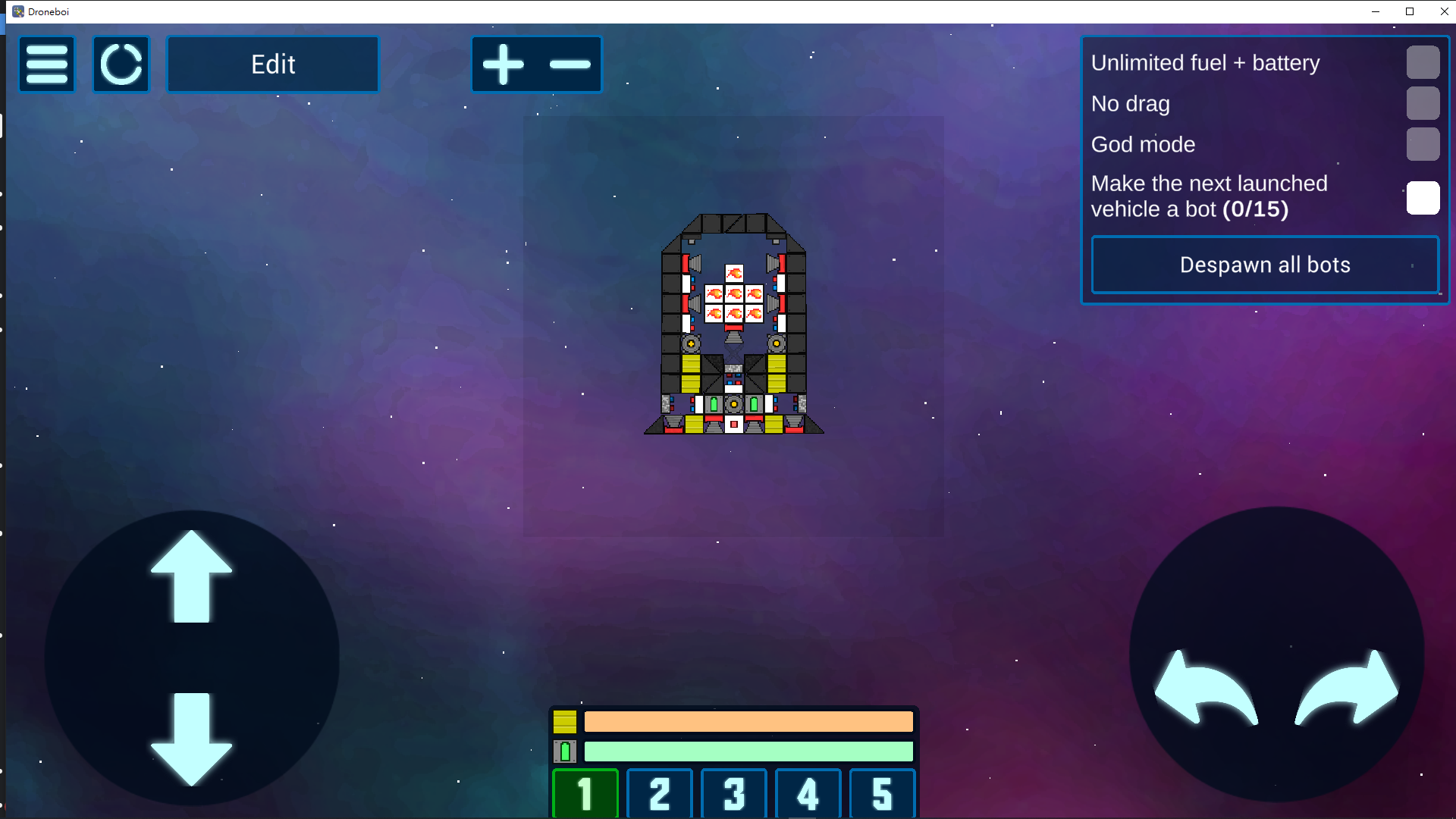This screenshot has height=819, width=1456.
Task: Switch to action group 4
Action: pyautogui.click(x=808, y=793)
